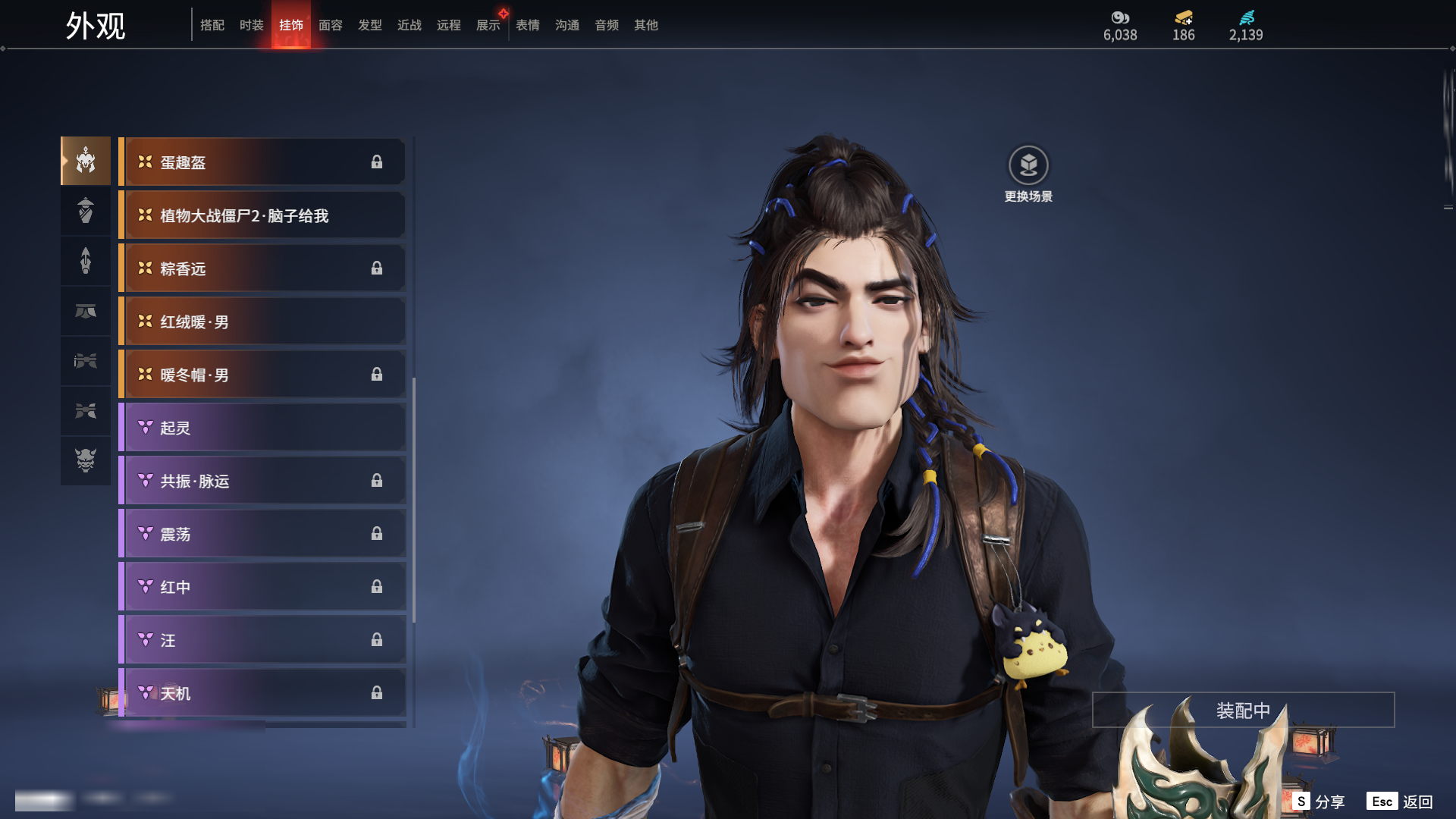Choose the 起灵 accessory row

point(262,428)
